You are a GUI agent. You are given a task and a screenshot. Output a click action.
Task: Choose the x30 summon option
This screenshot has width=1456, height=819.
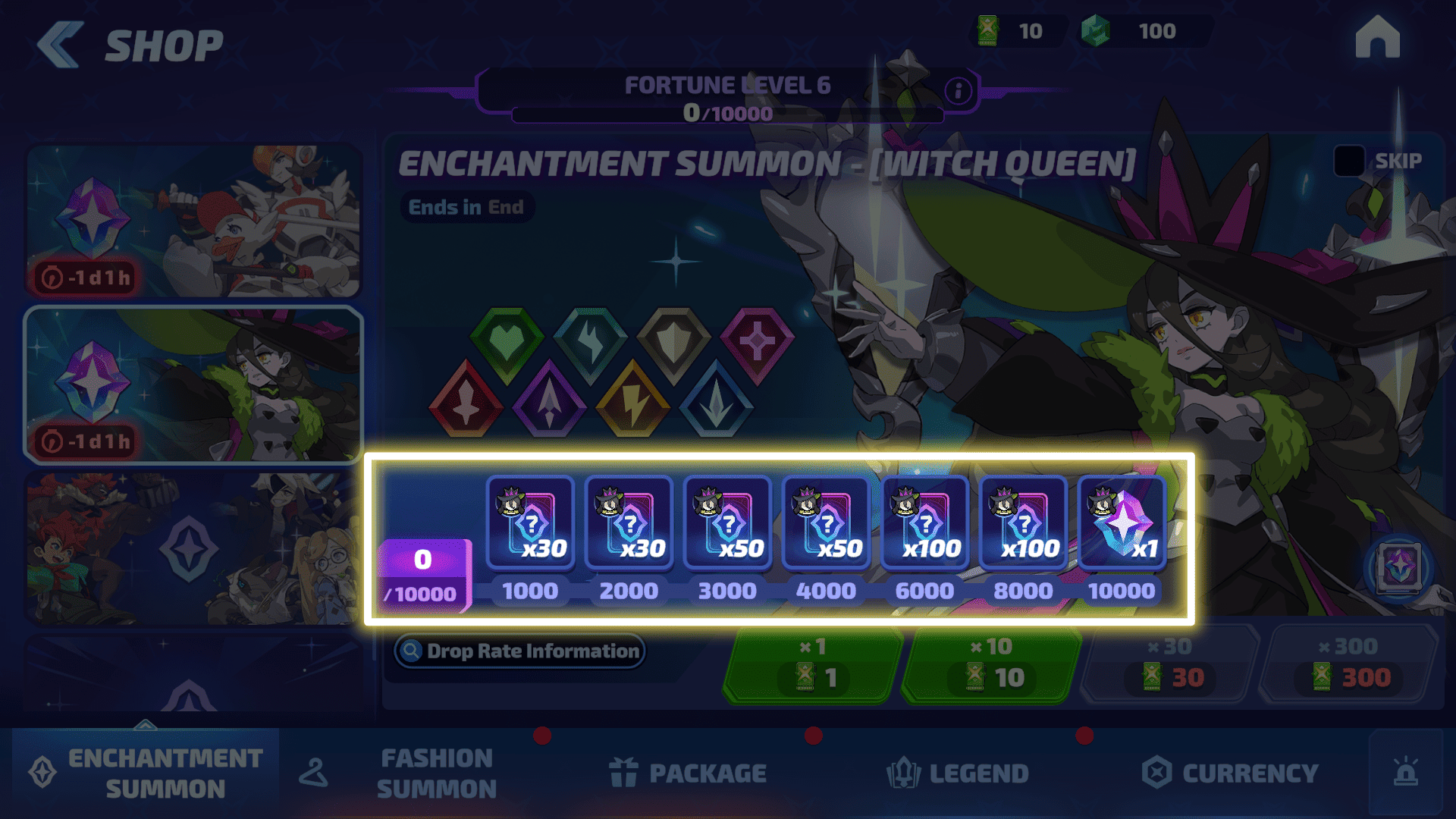click(1170, 666)
